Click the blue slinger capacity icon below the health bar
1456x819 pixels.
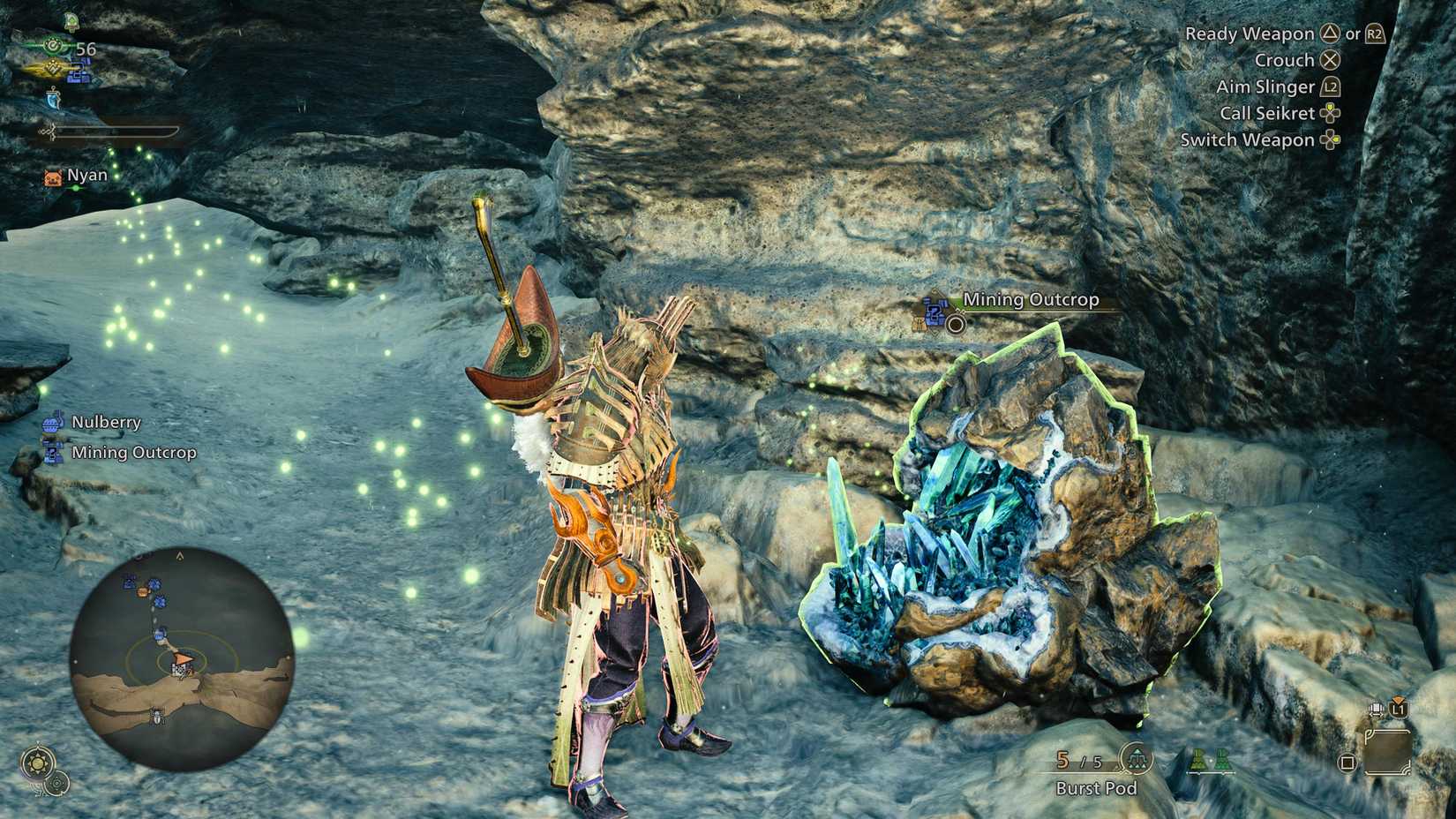tap(54, 98)
